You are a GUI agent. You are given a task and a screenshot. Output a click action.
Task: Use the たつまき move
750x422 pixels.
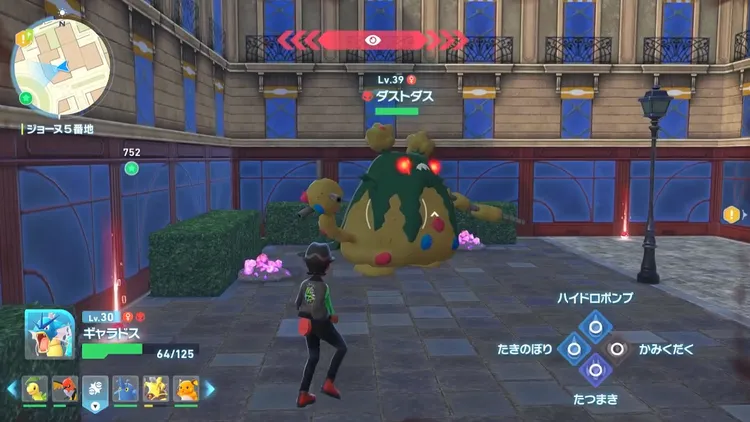pos(596,371)
